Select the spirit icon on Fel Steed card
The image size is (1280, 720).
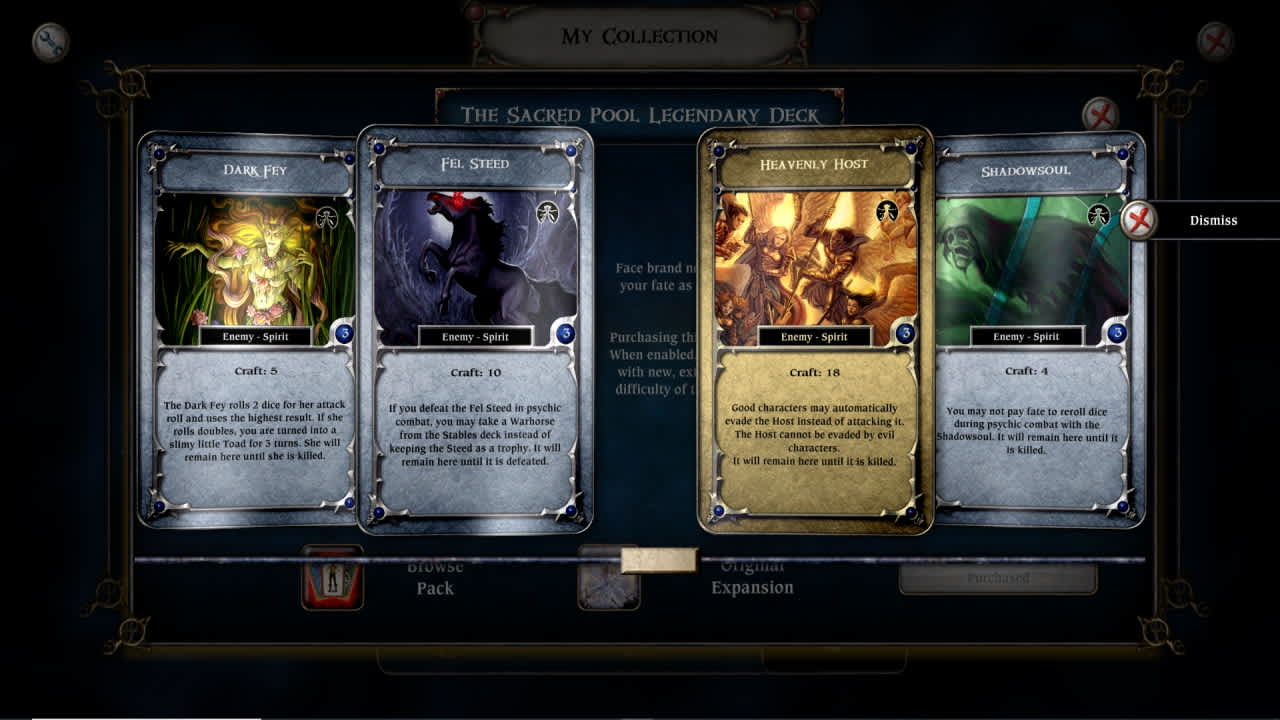pyautogui.click(x=549, y=214)
